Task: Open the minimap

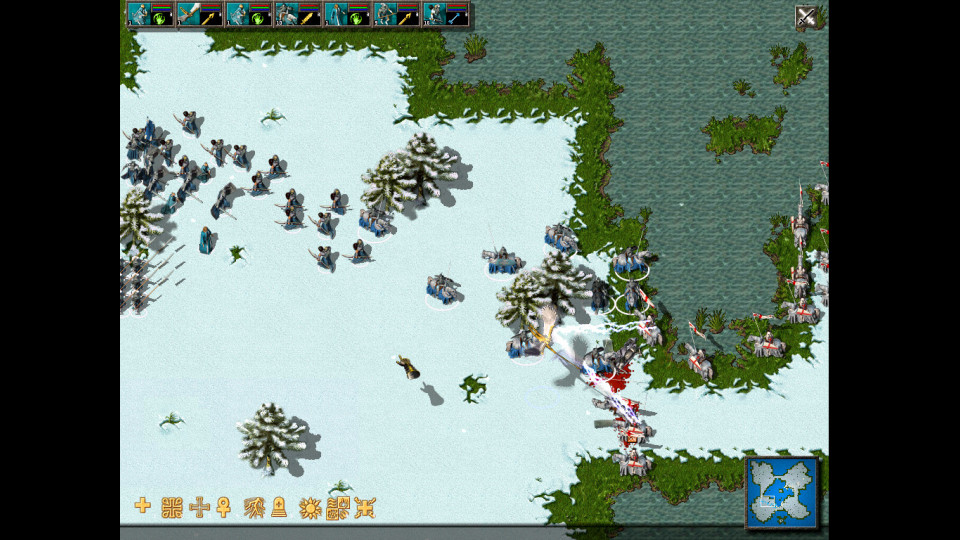Action: pos(781,492)
